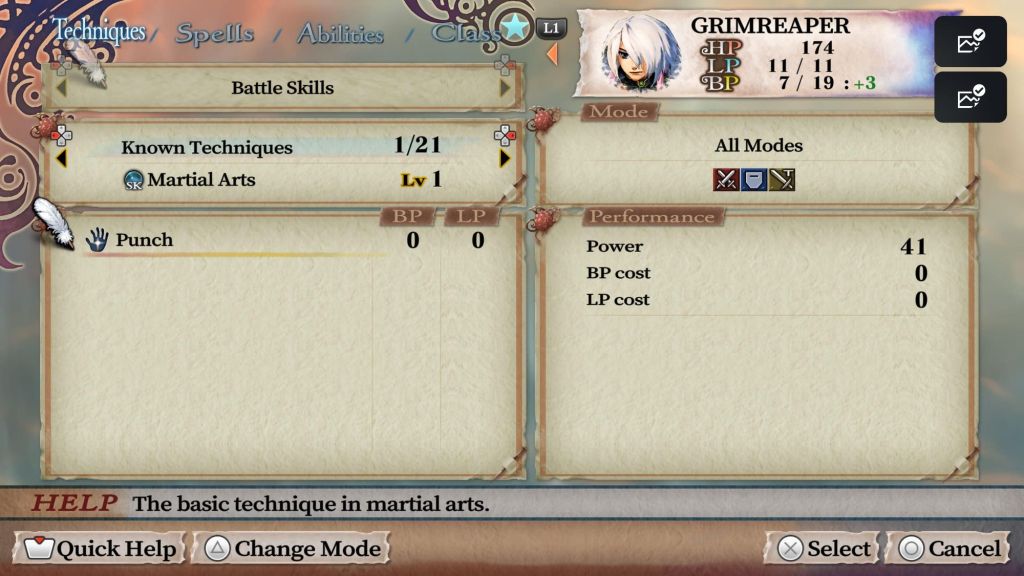Select the Punch technique
Screen dimensions: 1024x576
144,240
